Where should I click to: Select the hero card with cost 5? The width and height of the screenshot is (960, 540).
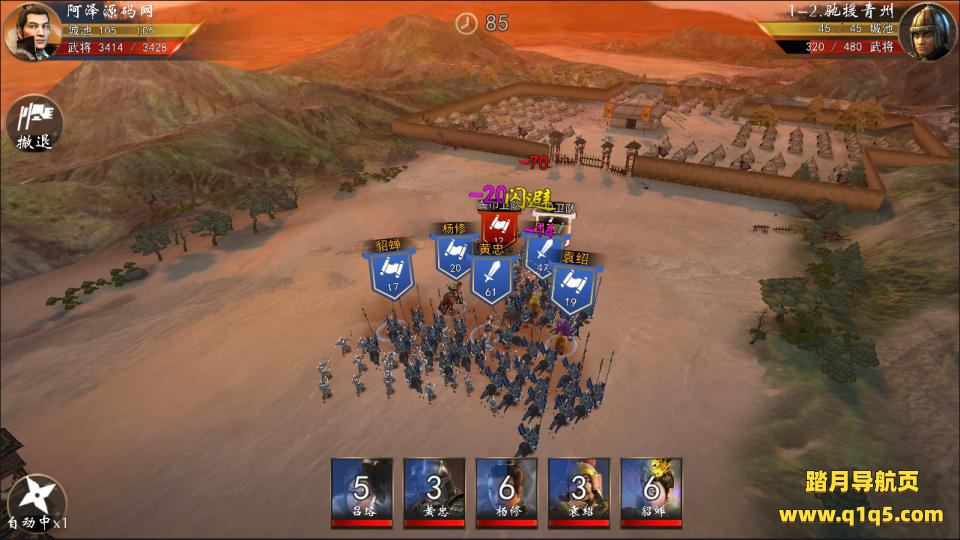pyautogui.click(x=362, y=492)
